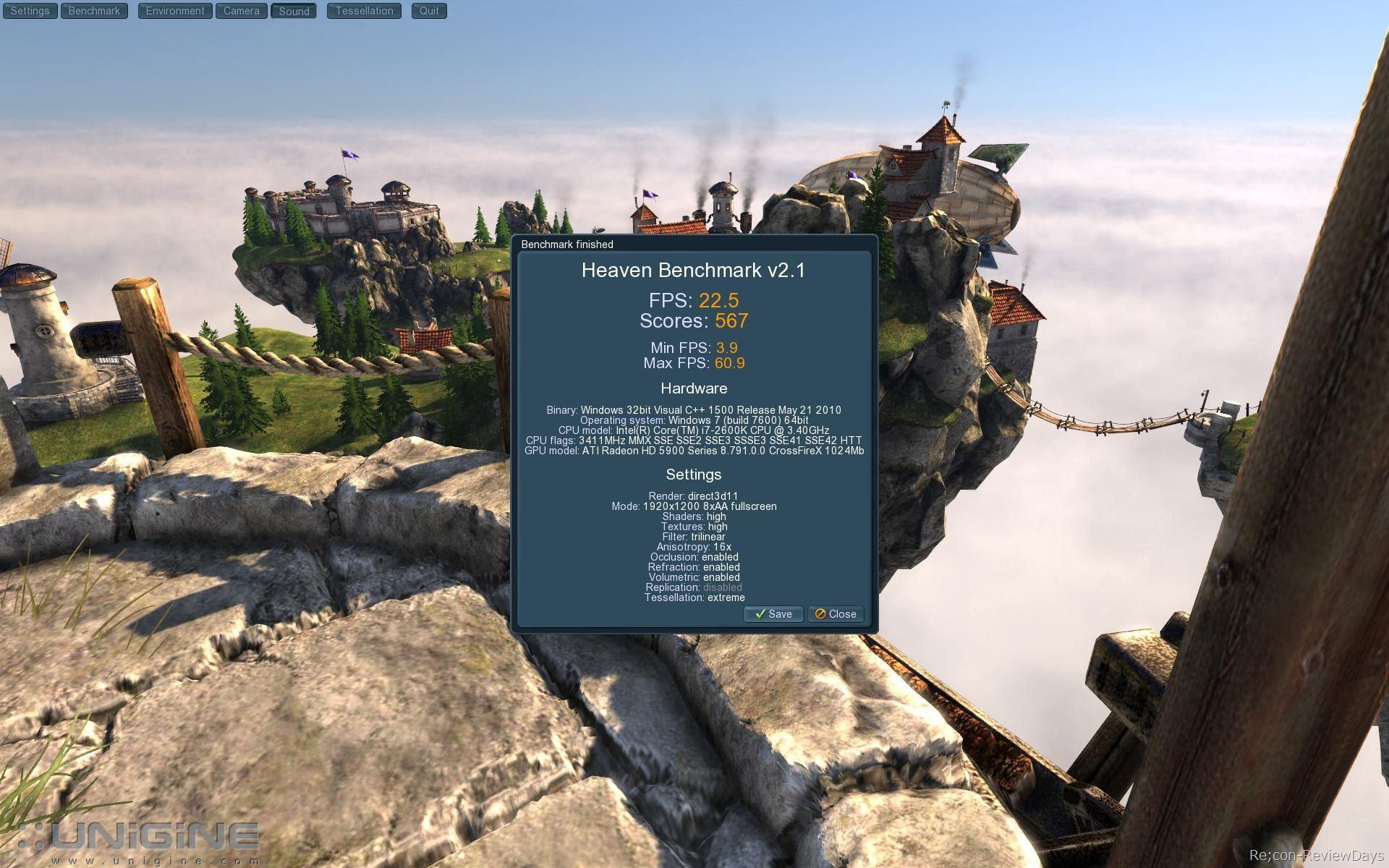This screenshot has width=1389, height=868.
Task: Open the Settings menu button
Action: pyautogui.click(x=30, y=11)
